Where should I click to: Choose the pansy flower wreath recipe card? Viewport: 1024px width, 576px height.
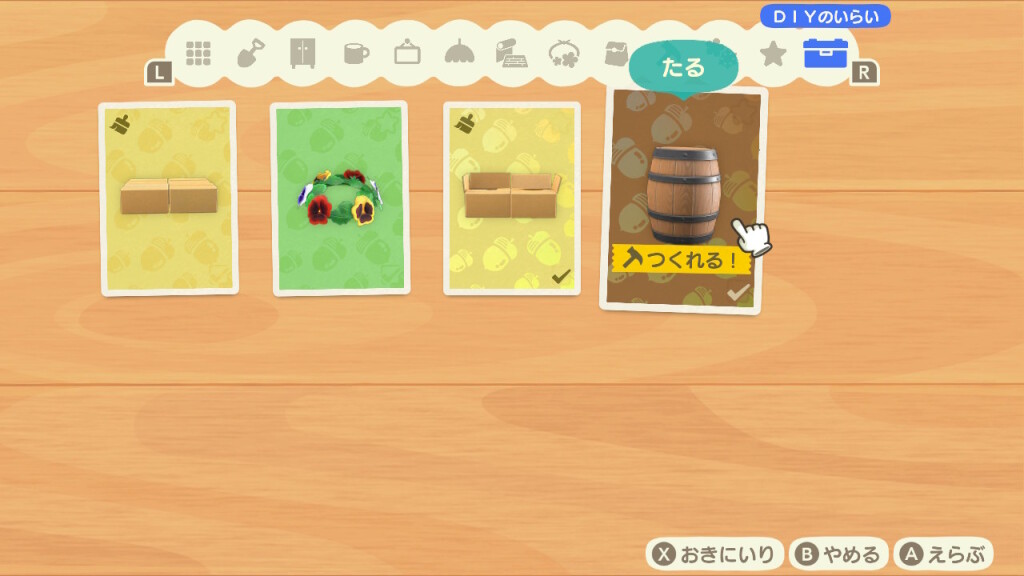point(340,198)
